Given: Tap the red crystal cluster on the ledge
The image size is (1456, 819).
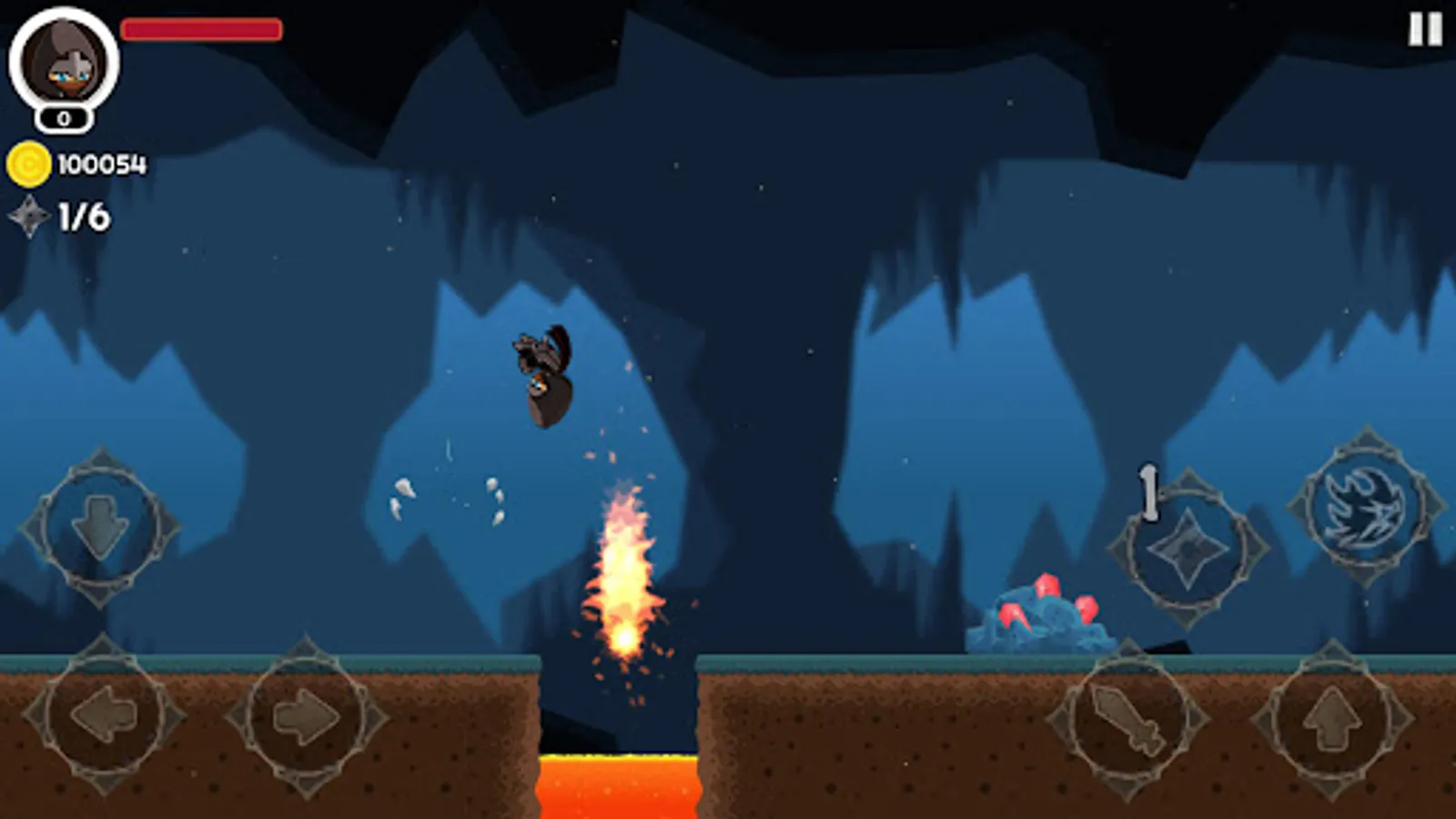Looking at the screenshot, I should [1046, 612].
